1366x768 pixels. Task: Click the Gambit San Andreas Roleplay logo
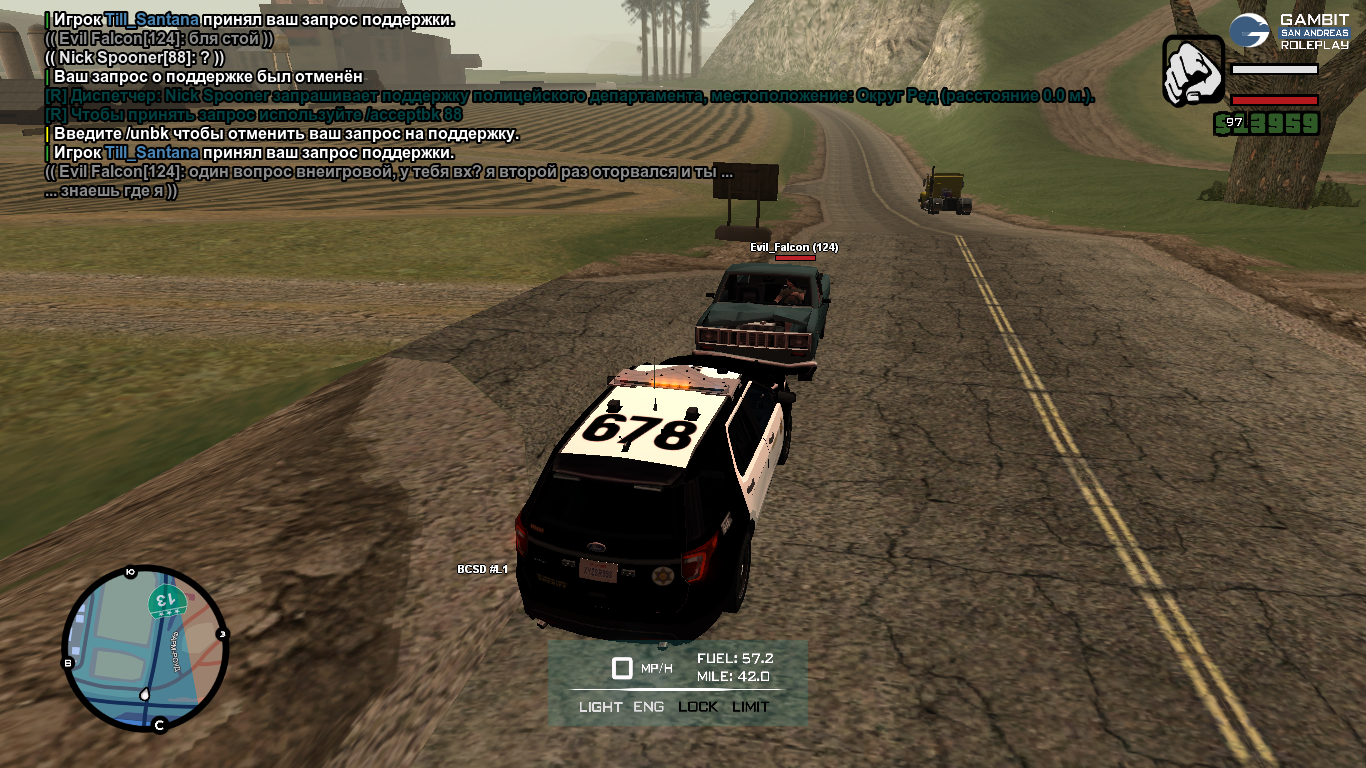tap(1289, 32)
